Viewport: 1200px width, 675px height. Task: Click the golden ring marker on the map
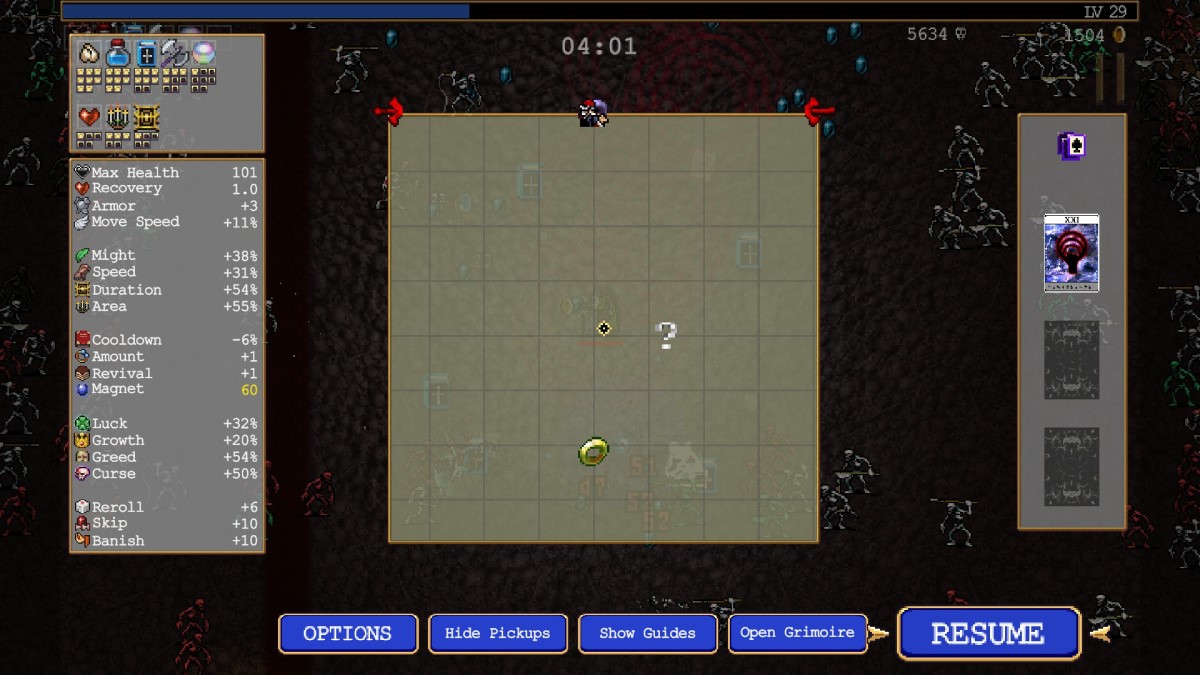point(593,452)
